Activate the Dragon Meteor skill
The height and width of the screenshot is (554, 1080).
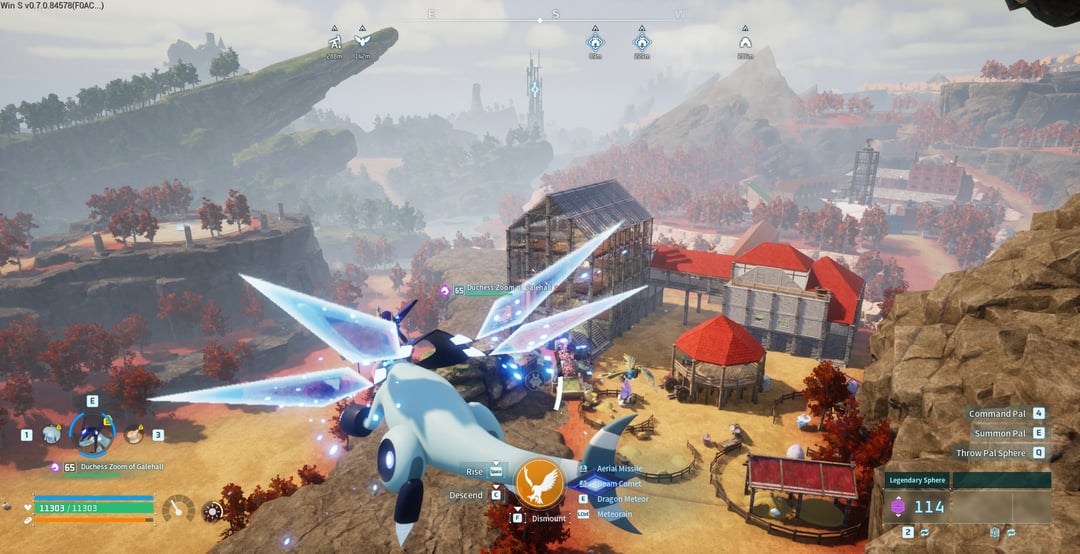coord(622,498)
